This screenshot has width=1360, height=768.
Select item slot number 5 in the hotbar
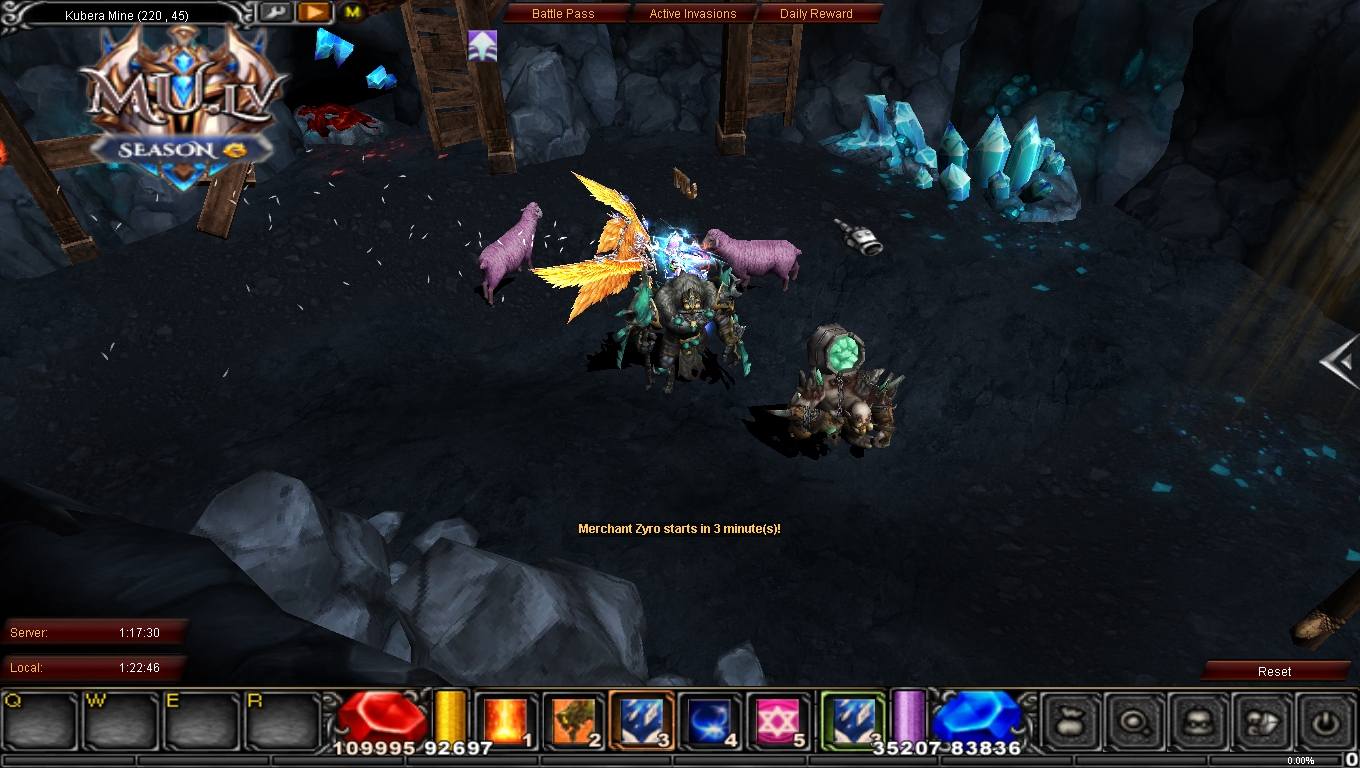point(775,718)
